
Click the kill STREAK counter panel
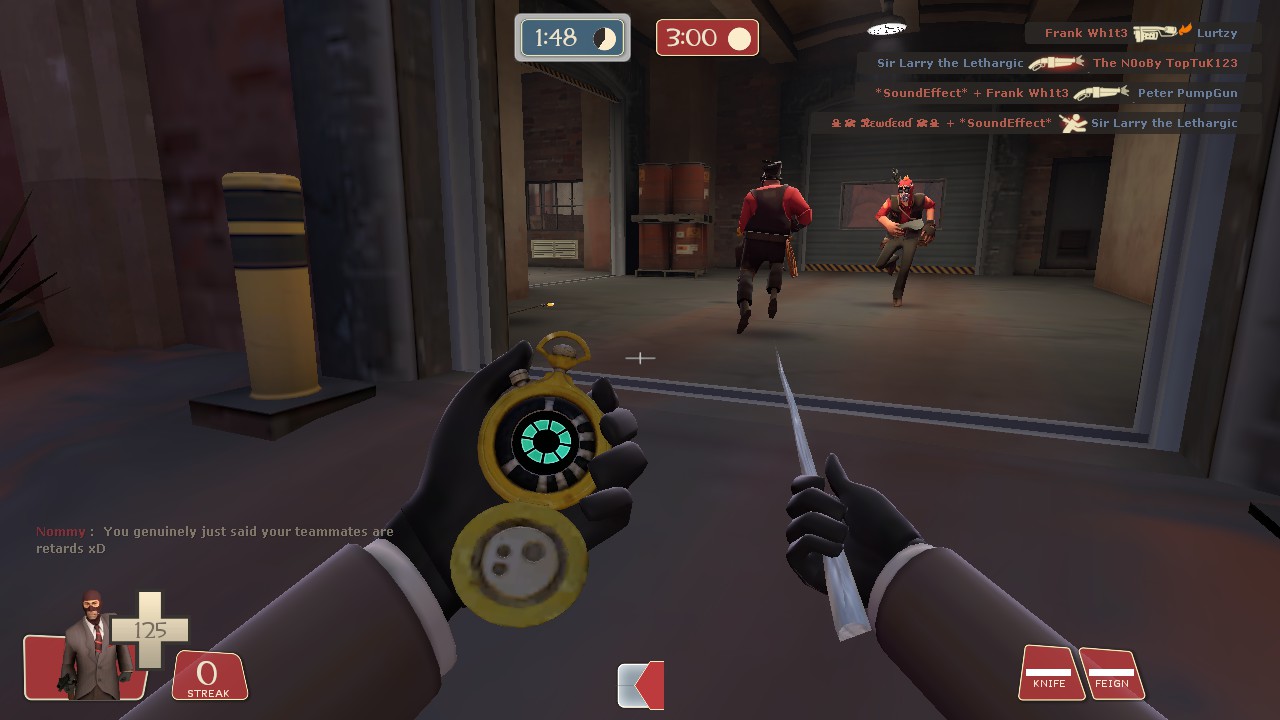coord(209,677)
